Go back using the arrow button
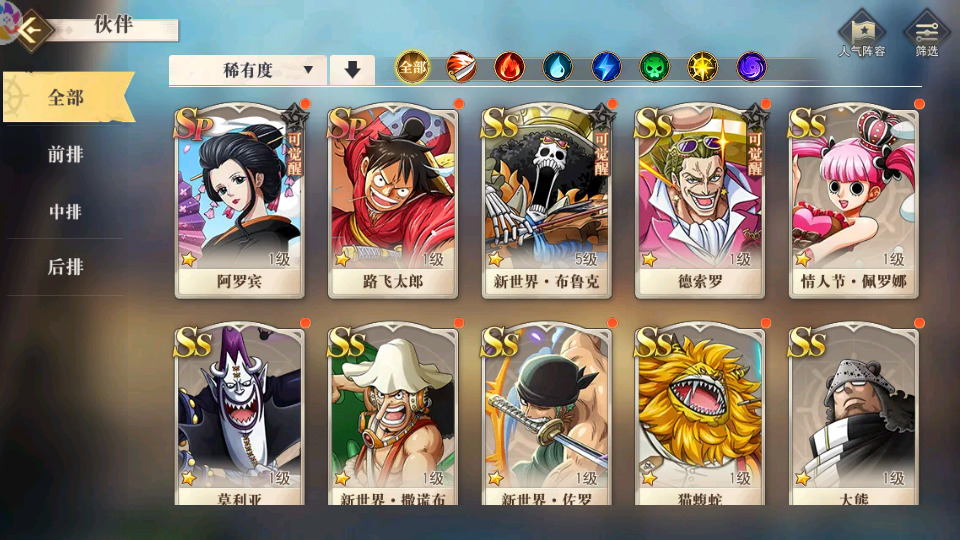 pyautogui.click(x=33, y=29)
